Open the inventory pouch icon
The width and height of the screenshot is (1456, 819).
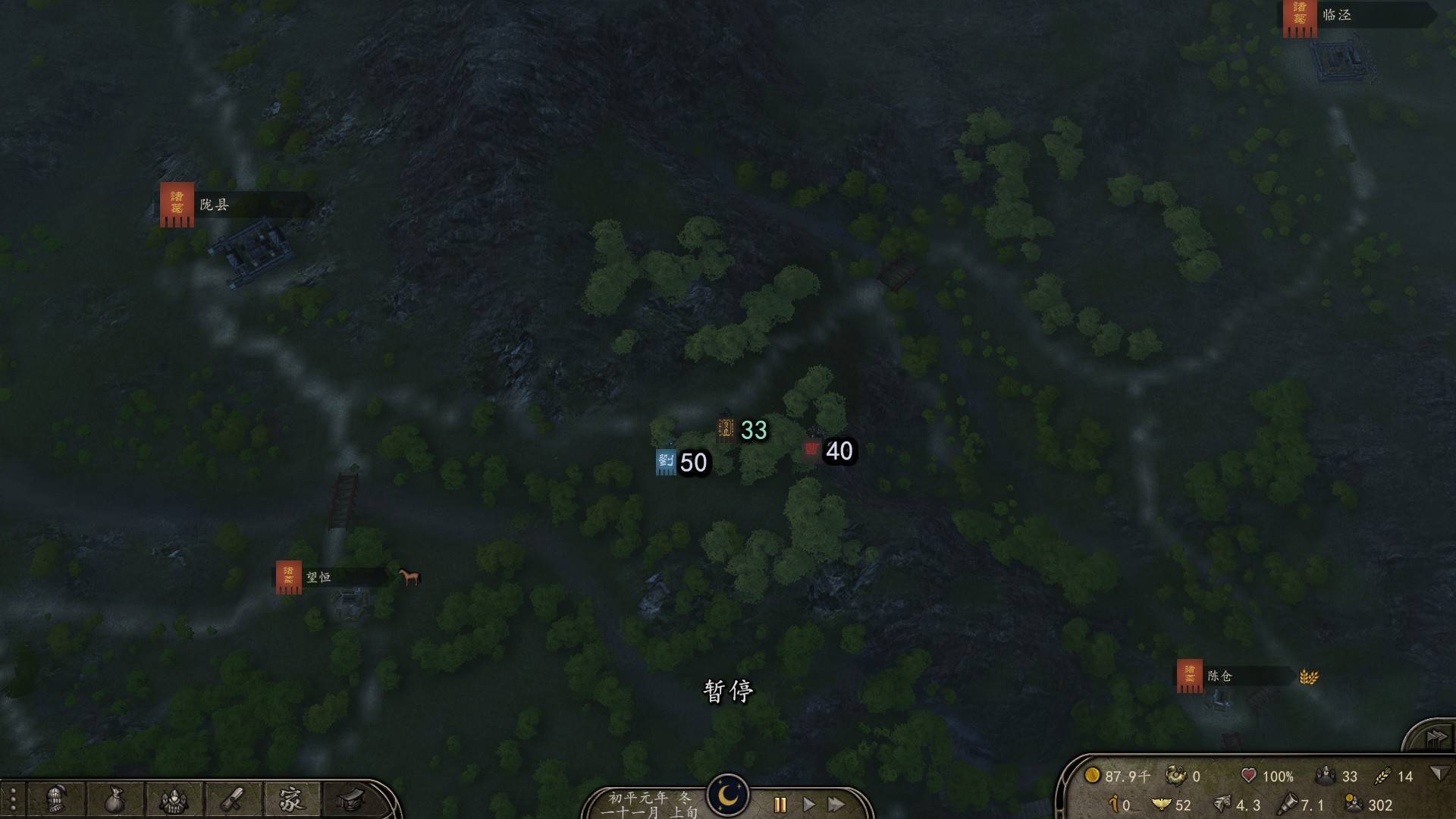tap(115, 799)
